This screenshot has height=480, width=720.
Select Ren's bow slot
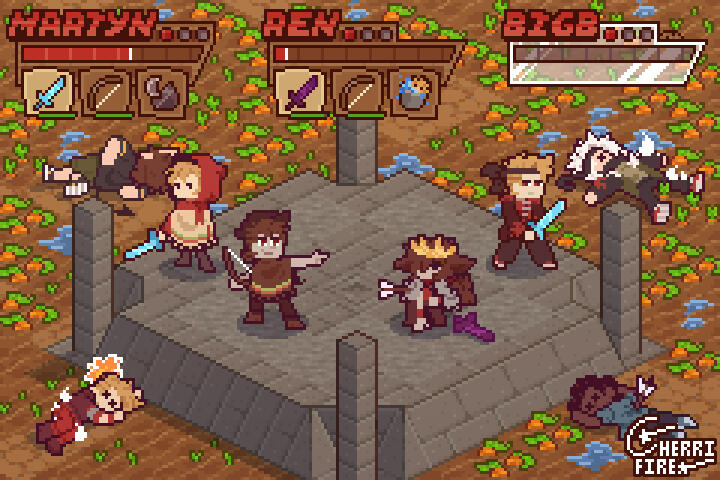pyautogui.click(x=356, y=93)
